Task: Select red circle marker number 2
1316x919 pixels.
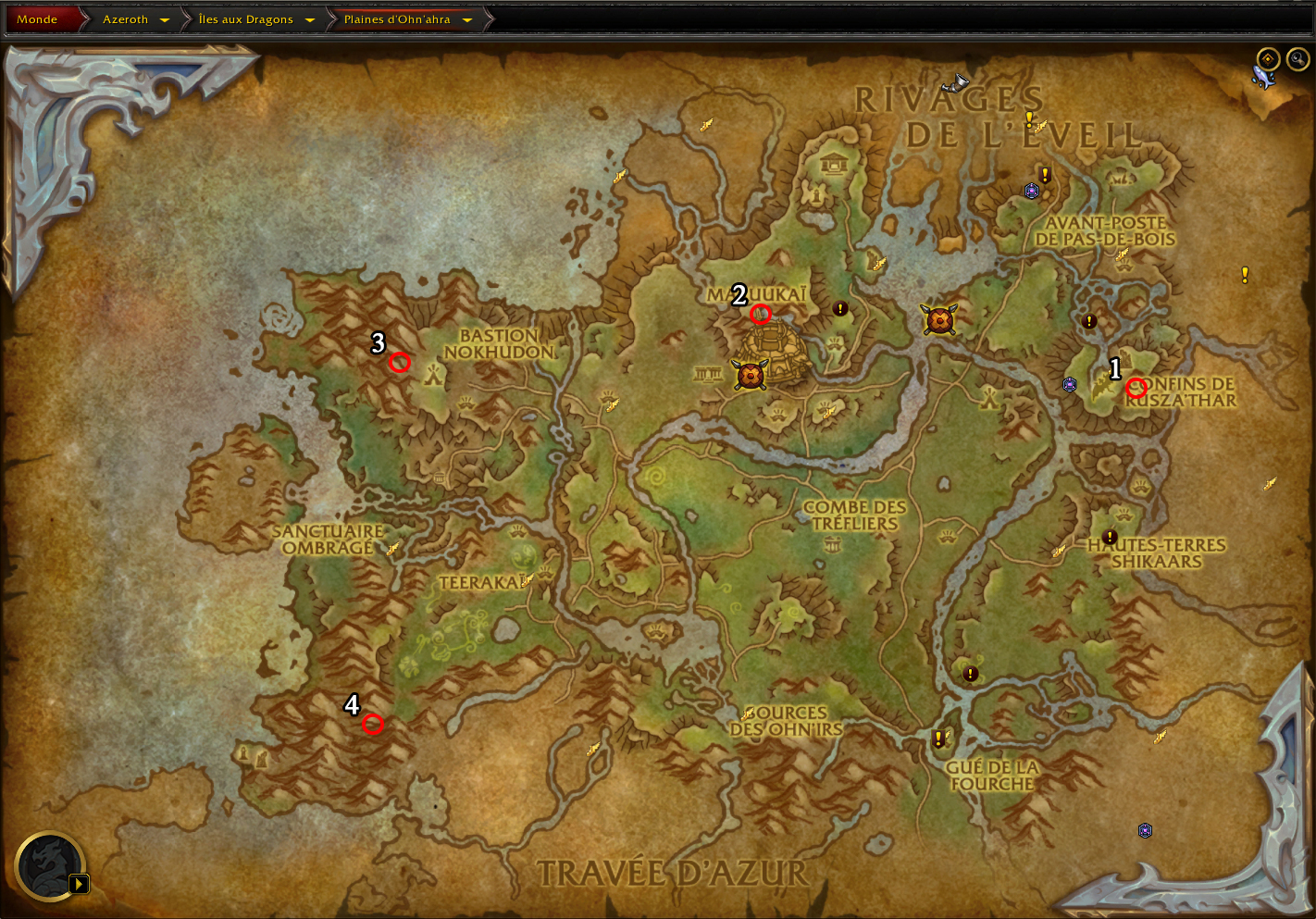Action: [761, 315]
